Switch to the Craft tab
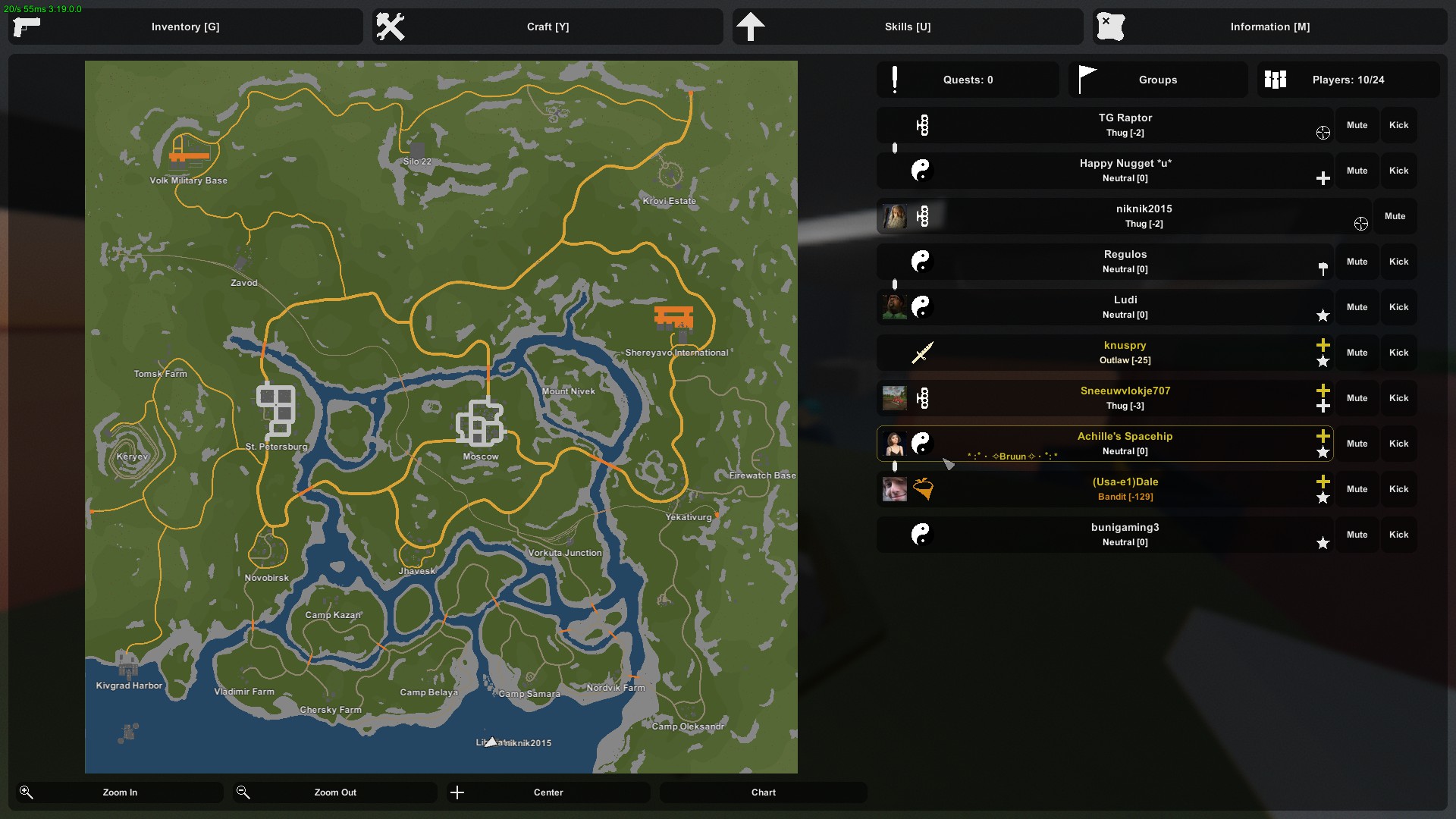Screen dimensions: 1456x819 [x=548, y=27]
